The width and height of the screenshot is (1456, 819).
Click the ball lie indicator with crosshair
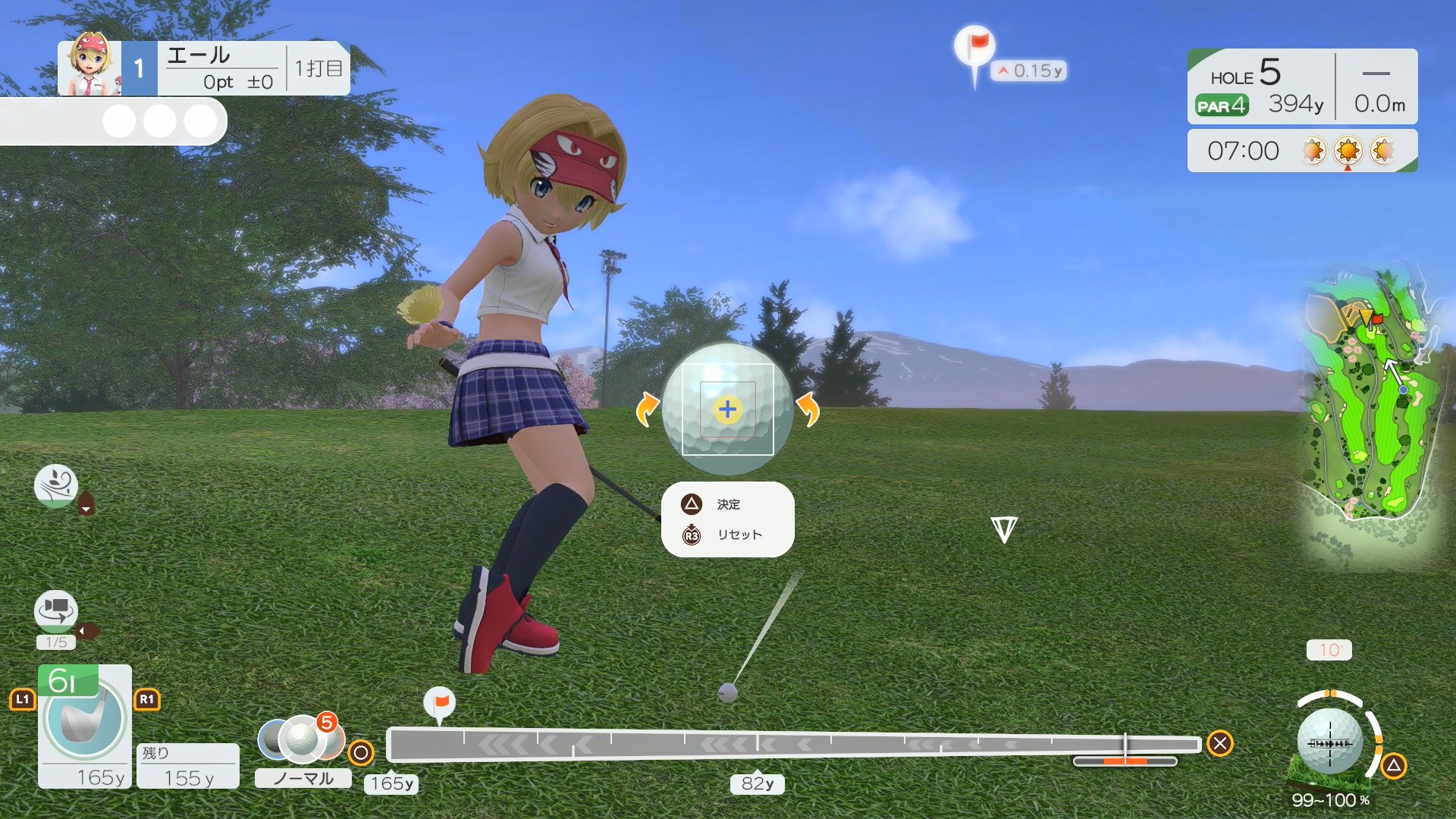click(x=1330, y=742)
